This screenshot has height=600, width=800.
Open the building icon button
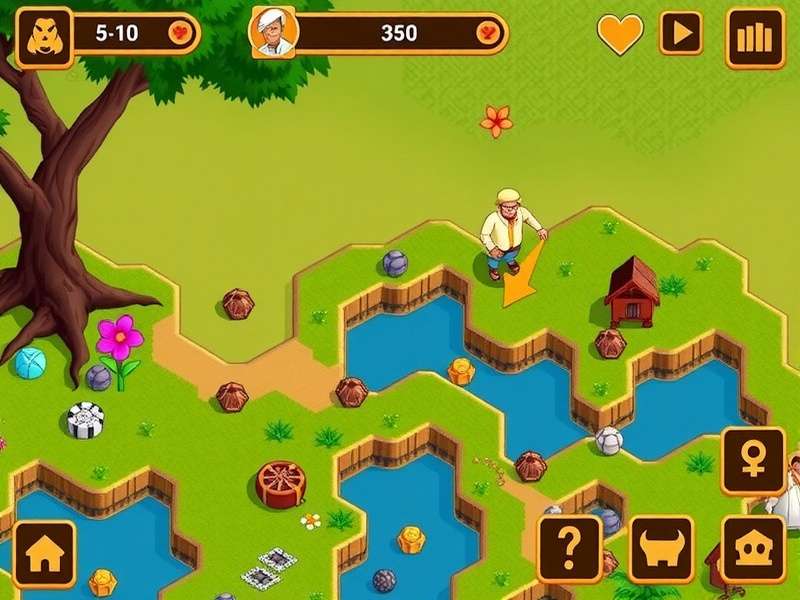click(752, 549)
